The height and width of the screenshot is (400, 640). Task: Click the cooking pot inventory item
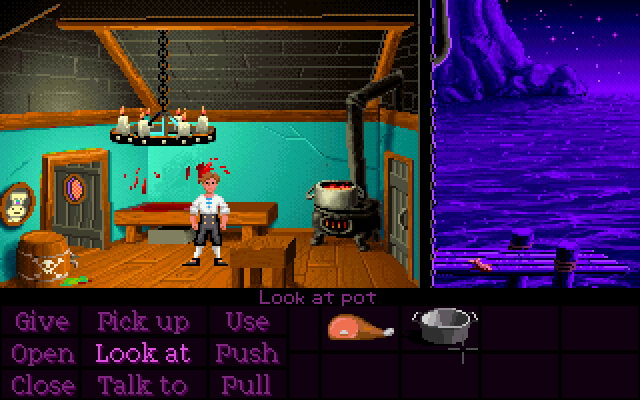[x=441, y=325]
